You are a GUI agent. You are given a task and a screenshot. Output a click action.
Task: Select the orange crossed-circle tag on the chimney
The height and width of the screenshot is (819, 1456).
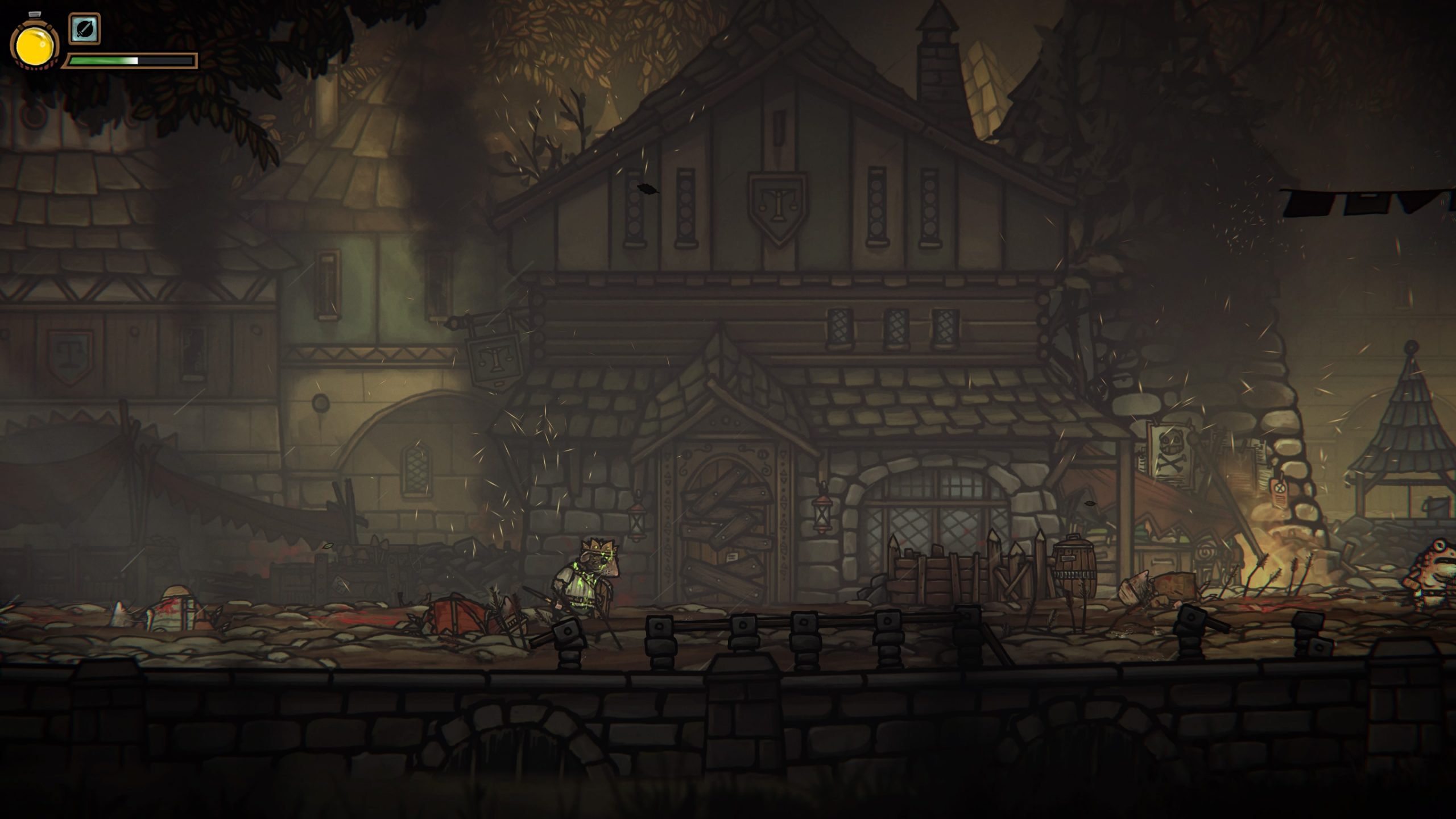click(1280, 488)
